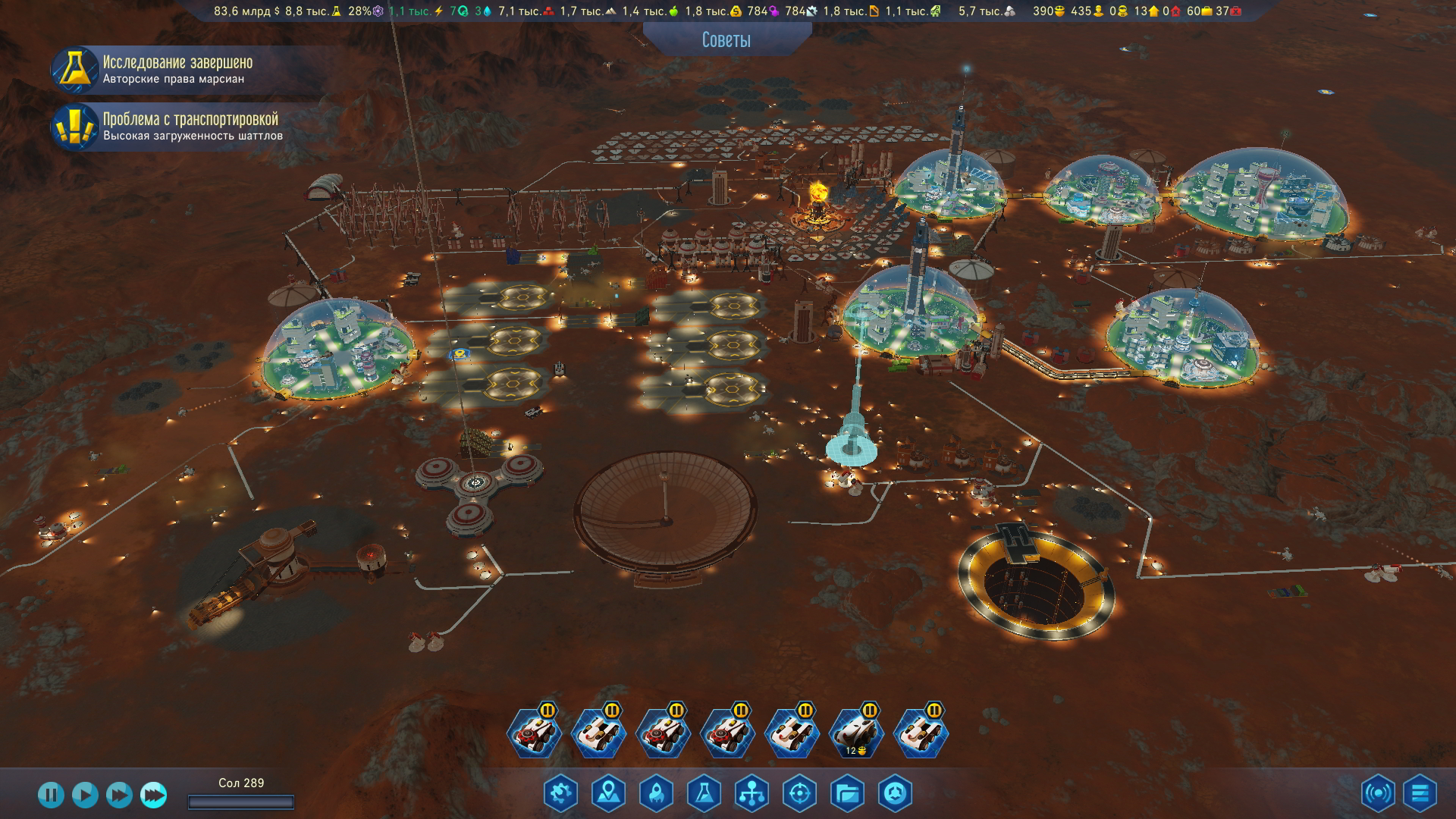
Task: Open the main menu three-bars icon
Action: tap(1420, 794)
